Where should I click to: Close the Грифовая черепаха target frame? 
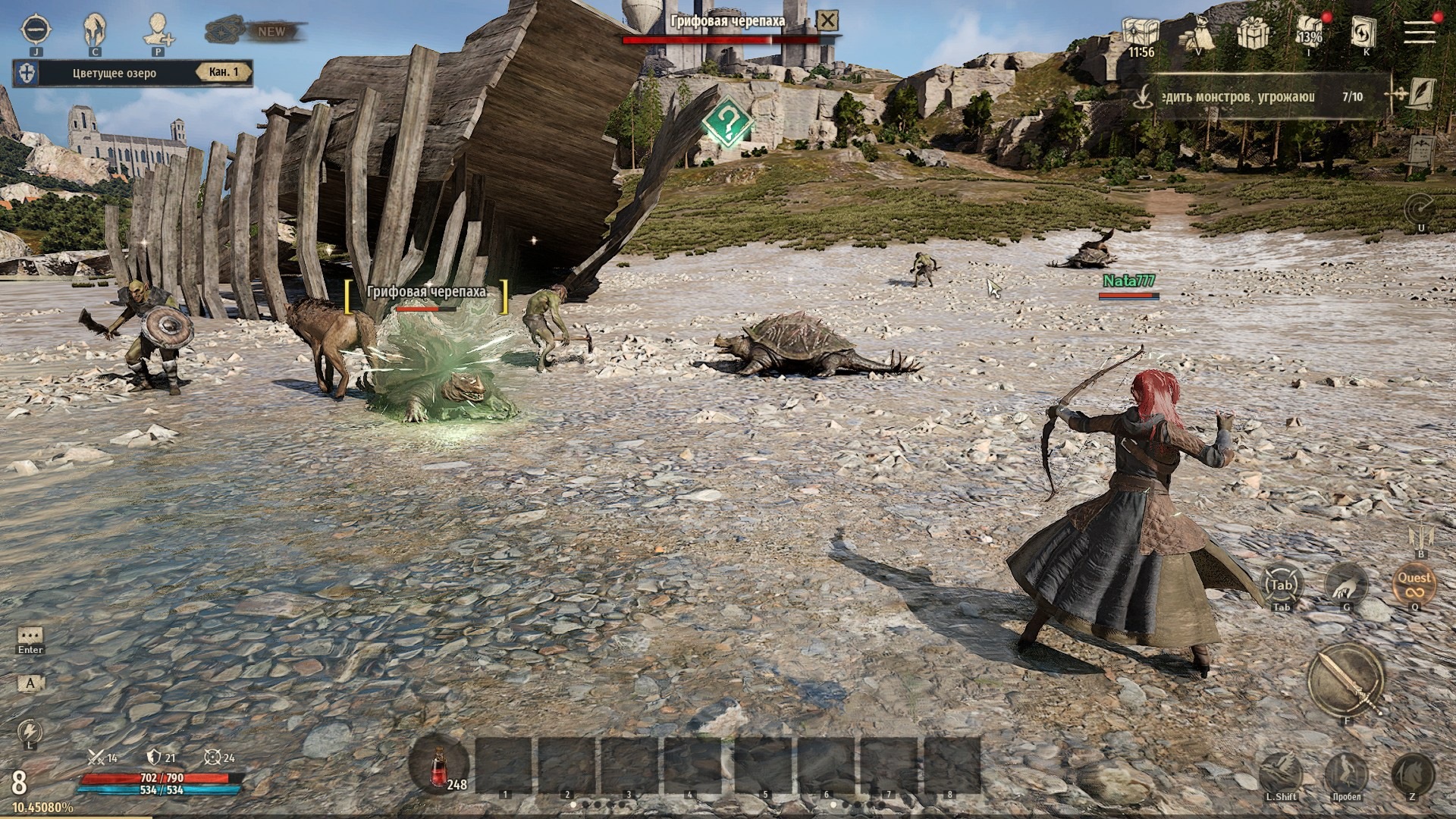click(x=830, y=20)
